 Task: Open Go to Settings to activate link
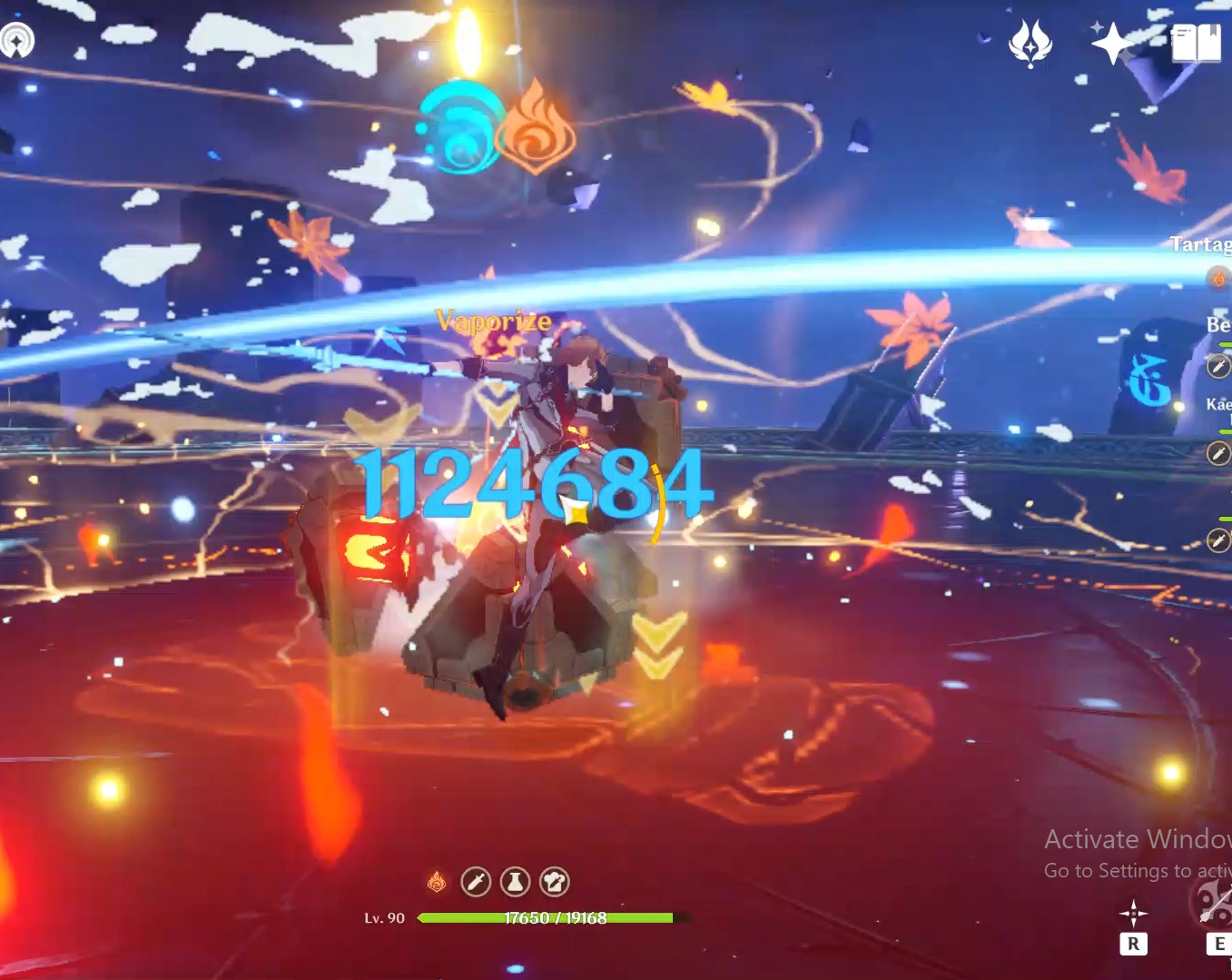(x=1135, y=870)
